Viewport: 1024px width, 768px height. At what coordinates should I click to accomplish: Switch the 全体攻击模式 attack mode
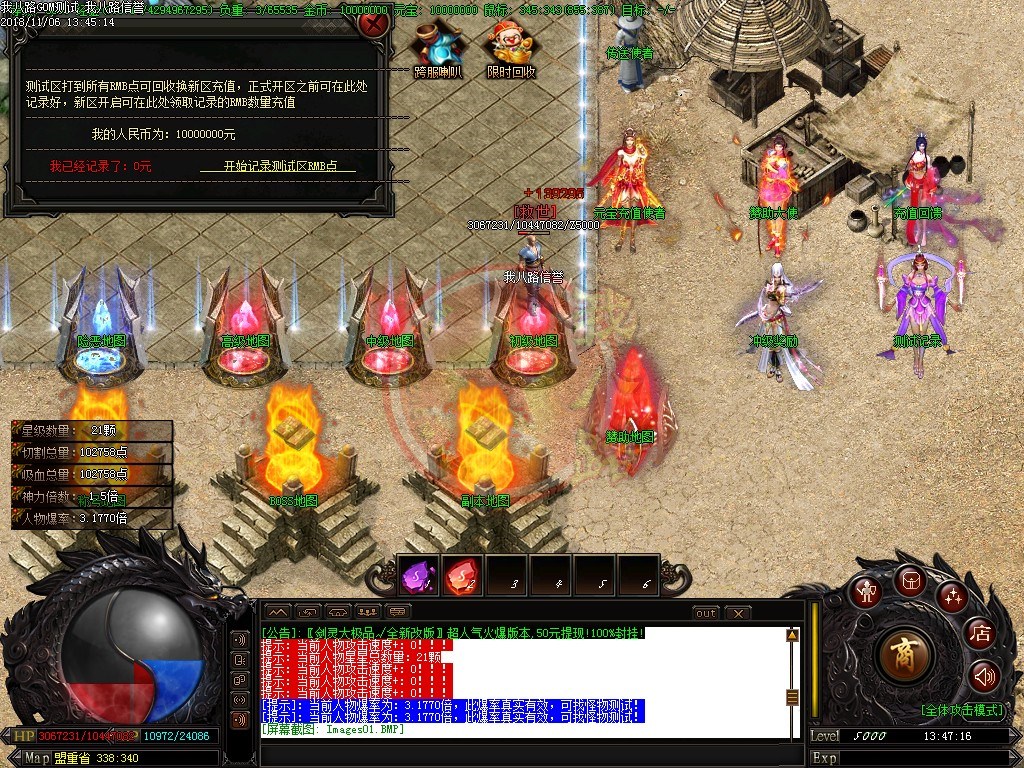click(x=962, y=710)
